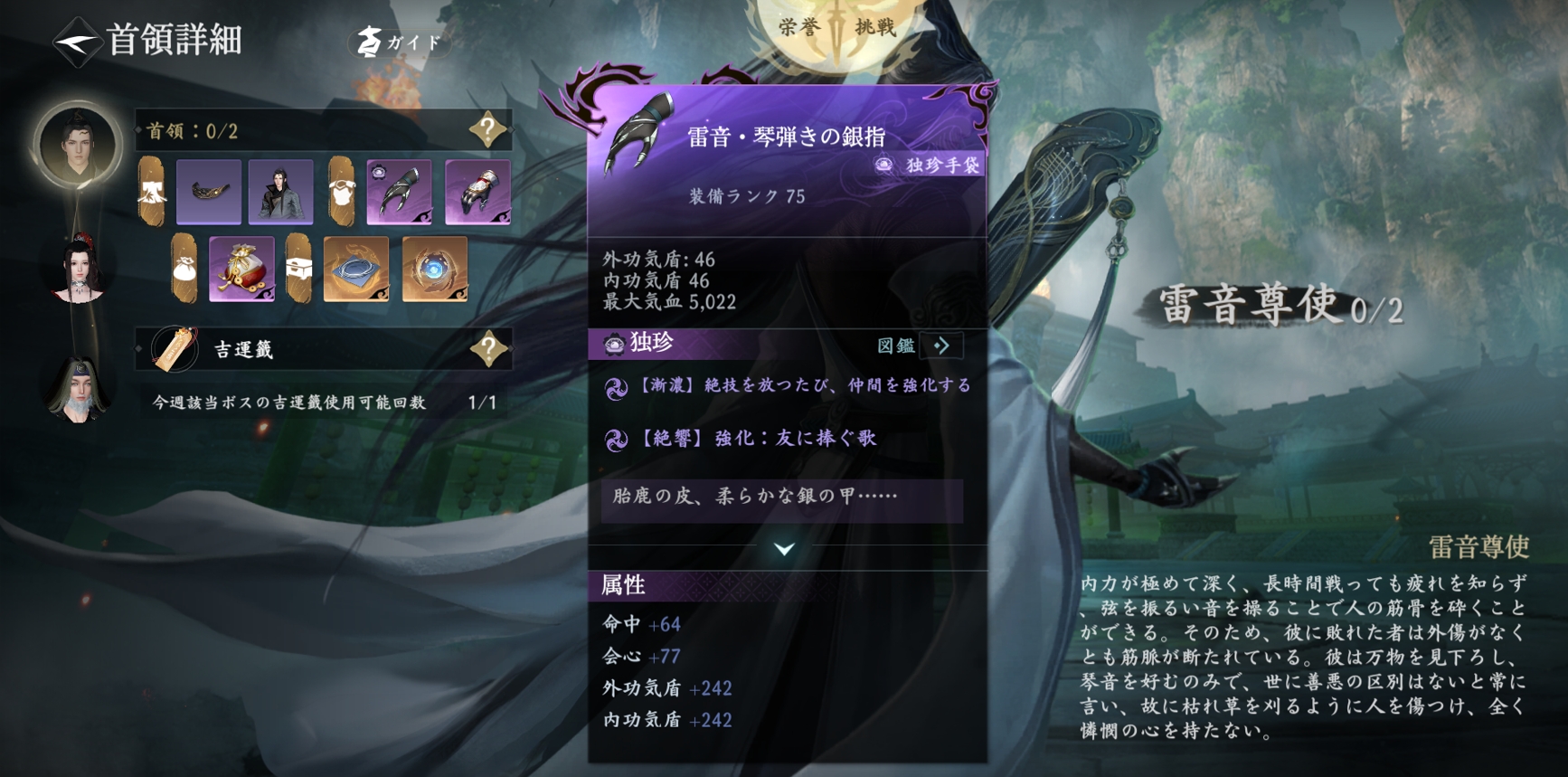
Task: Select the silver claw glove reward
Action: pos(399,192)
